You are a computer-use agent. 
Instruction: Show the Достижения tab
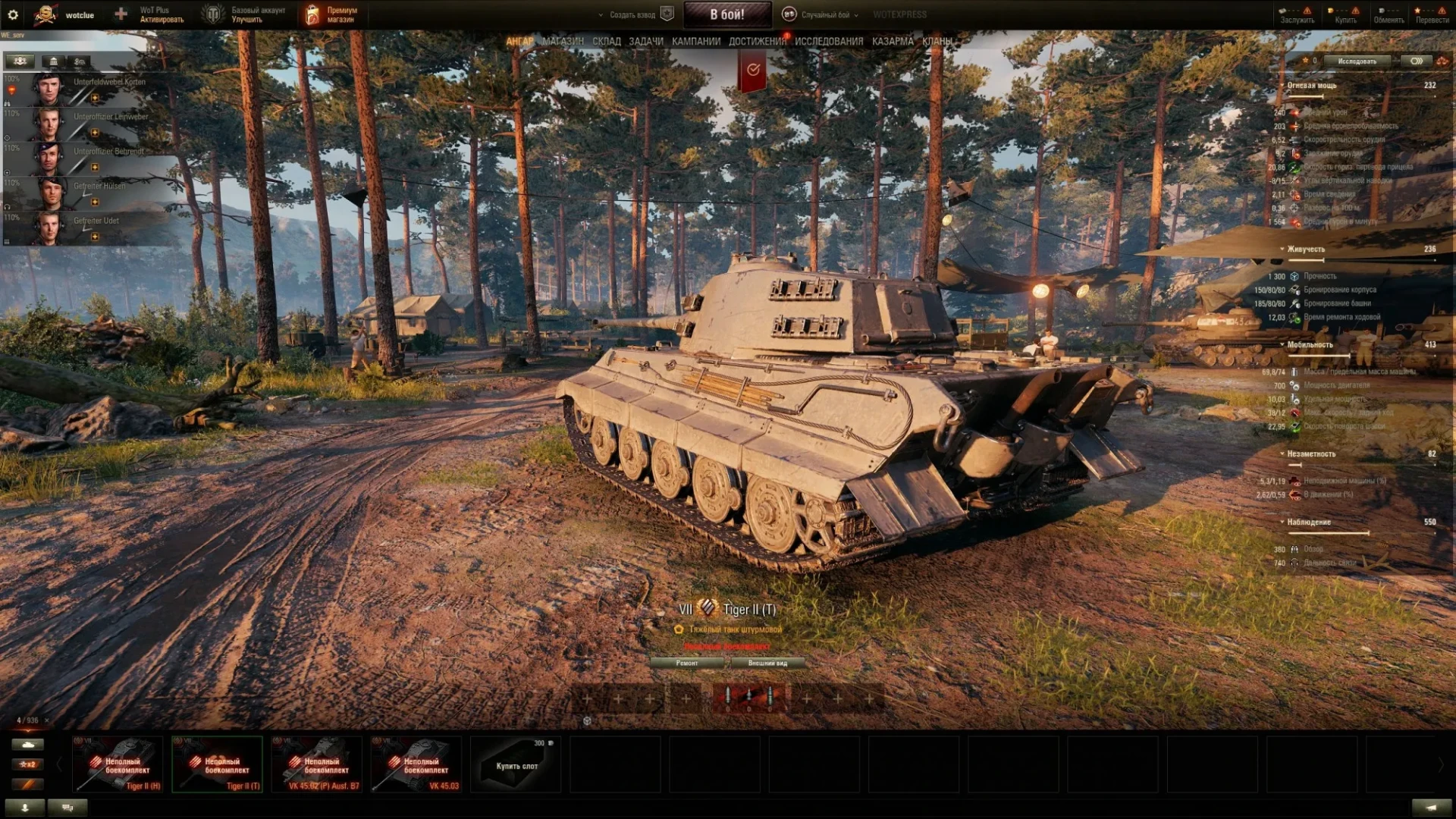(757, 41)
